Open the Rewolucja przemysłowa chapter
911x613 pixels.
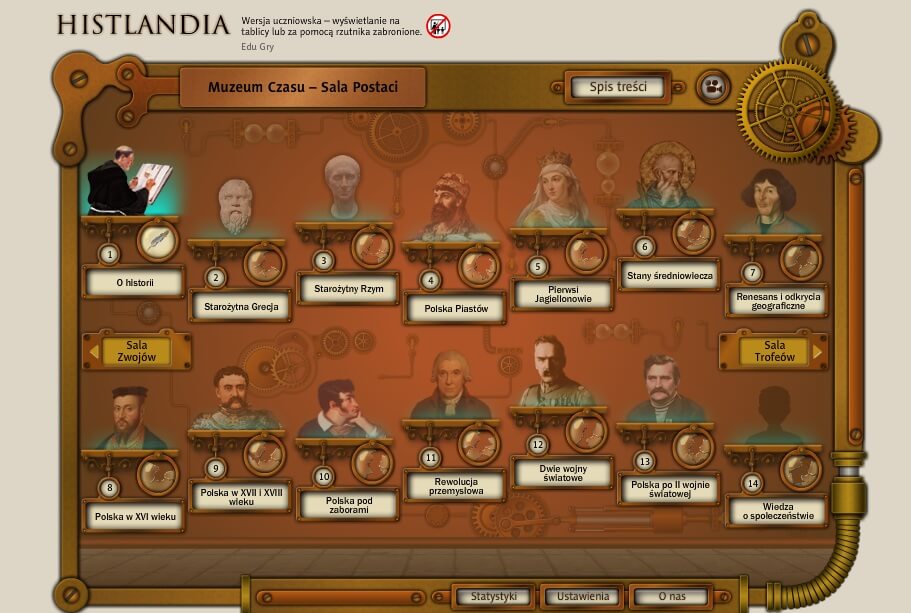click(x=455, y=485)
